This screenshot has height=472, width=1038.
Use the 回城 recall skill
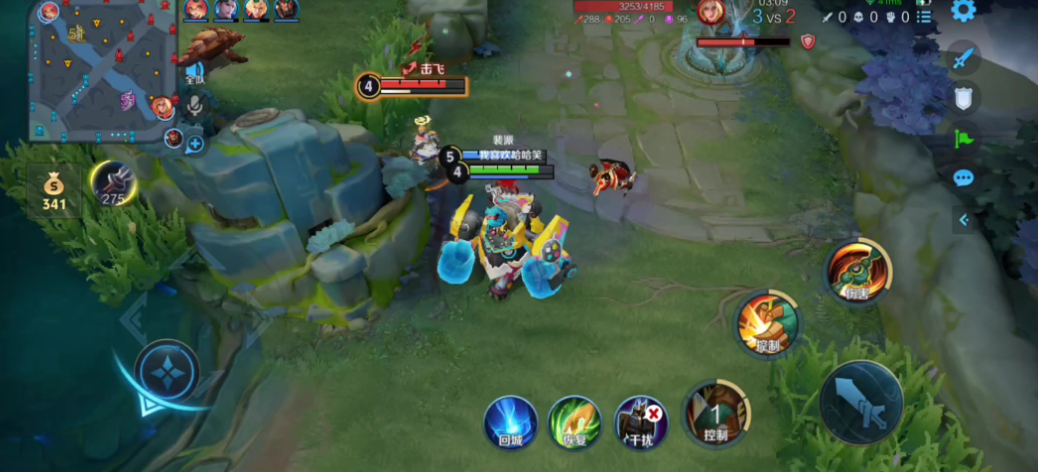pos(510,421)
